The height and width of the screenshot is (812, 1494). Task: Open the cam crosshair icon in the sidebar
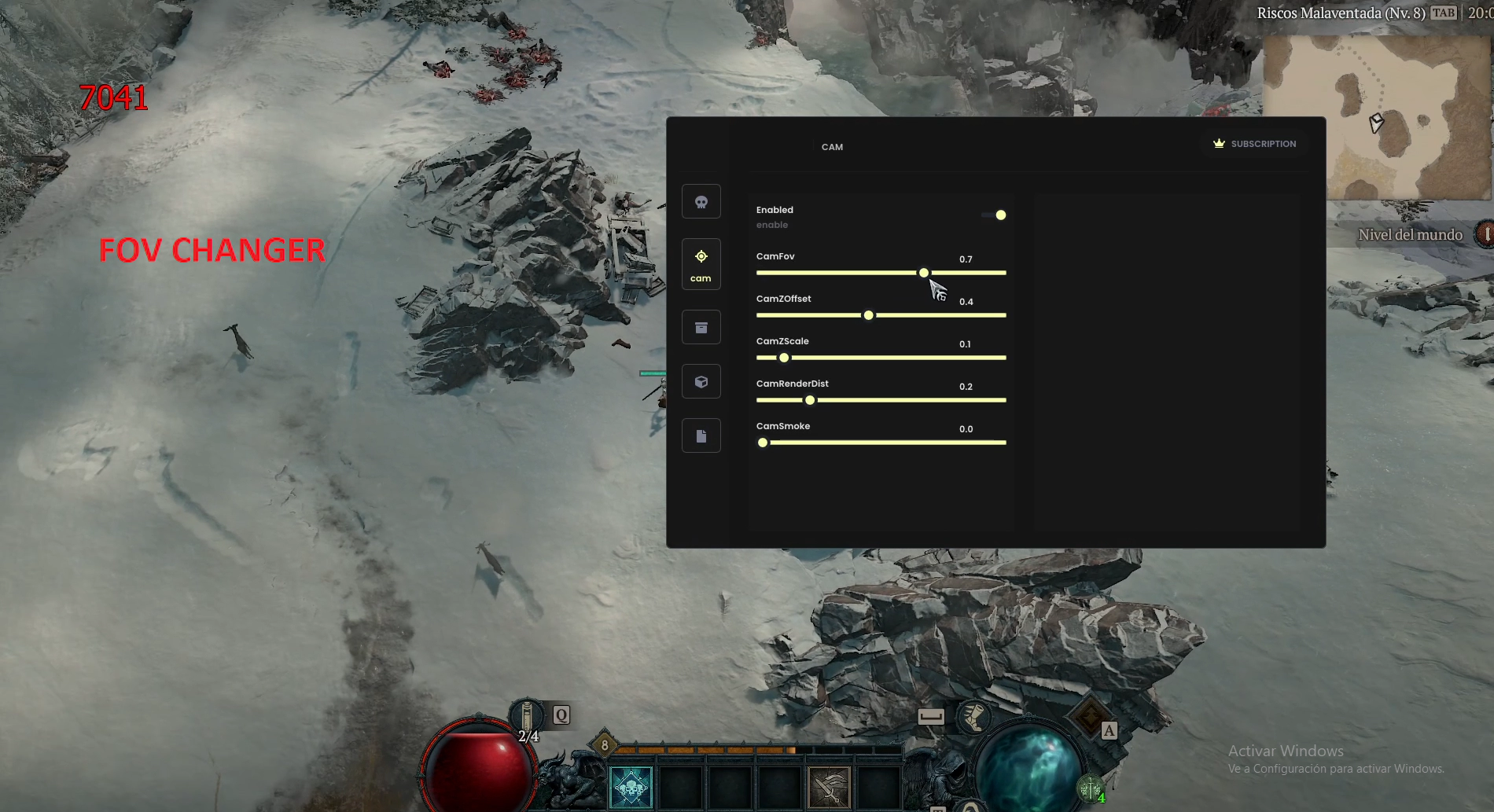click(x=701, y=263)
